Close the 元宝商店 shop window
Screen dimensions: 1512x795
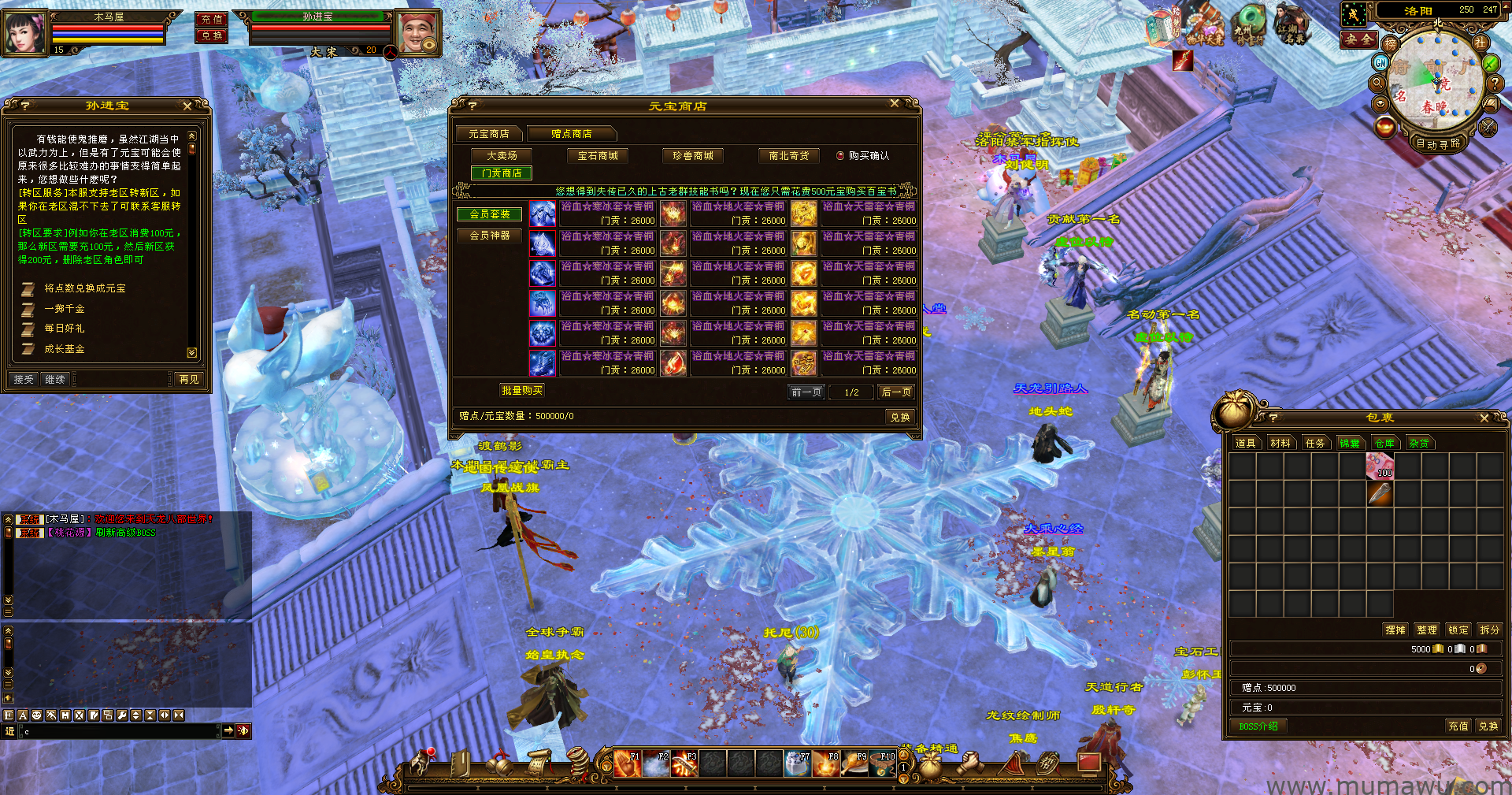coord(894,103)
